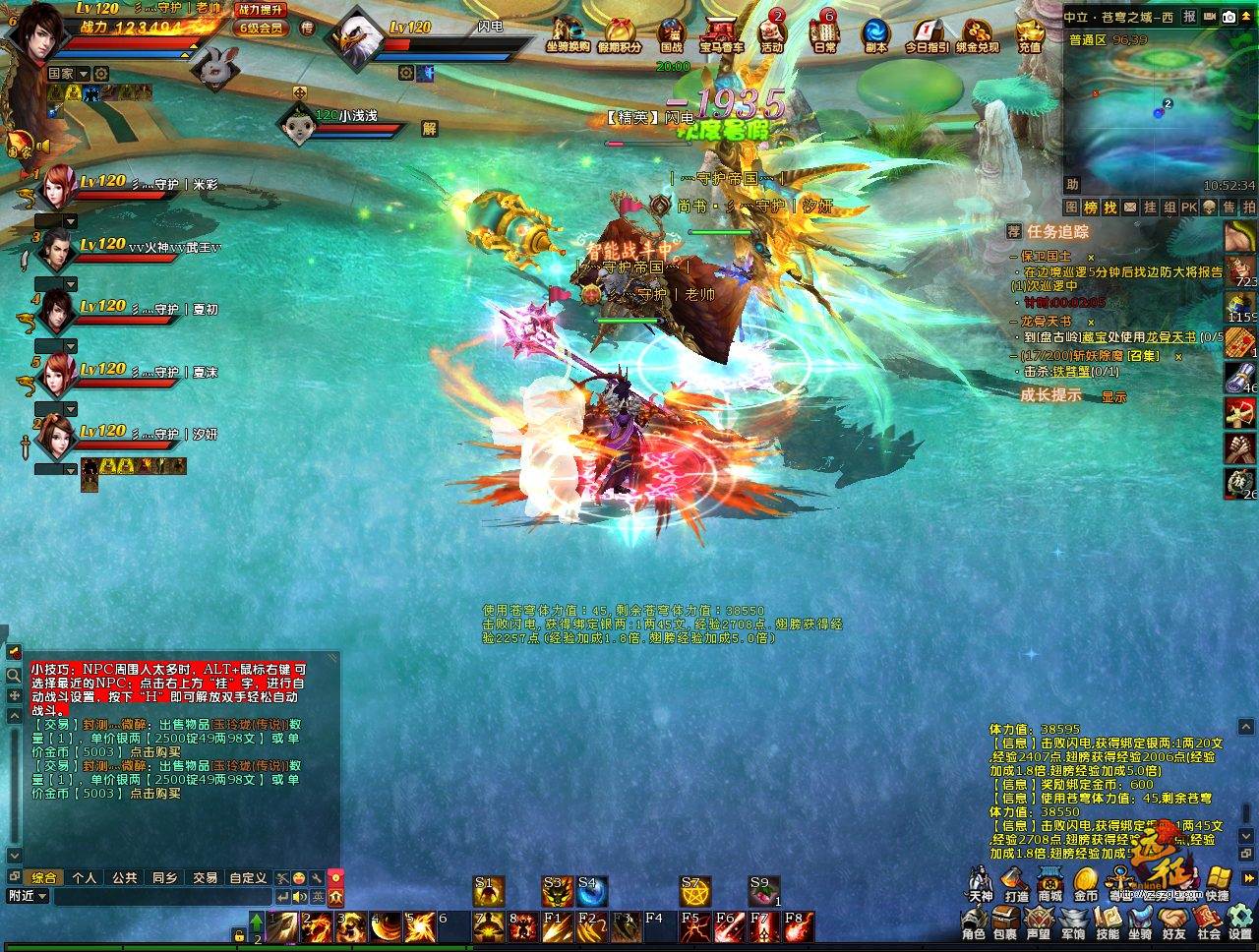This screenshot has height=952, width=1259.
Task: Open the PK mode button
Action: 1188,208
